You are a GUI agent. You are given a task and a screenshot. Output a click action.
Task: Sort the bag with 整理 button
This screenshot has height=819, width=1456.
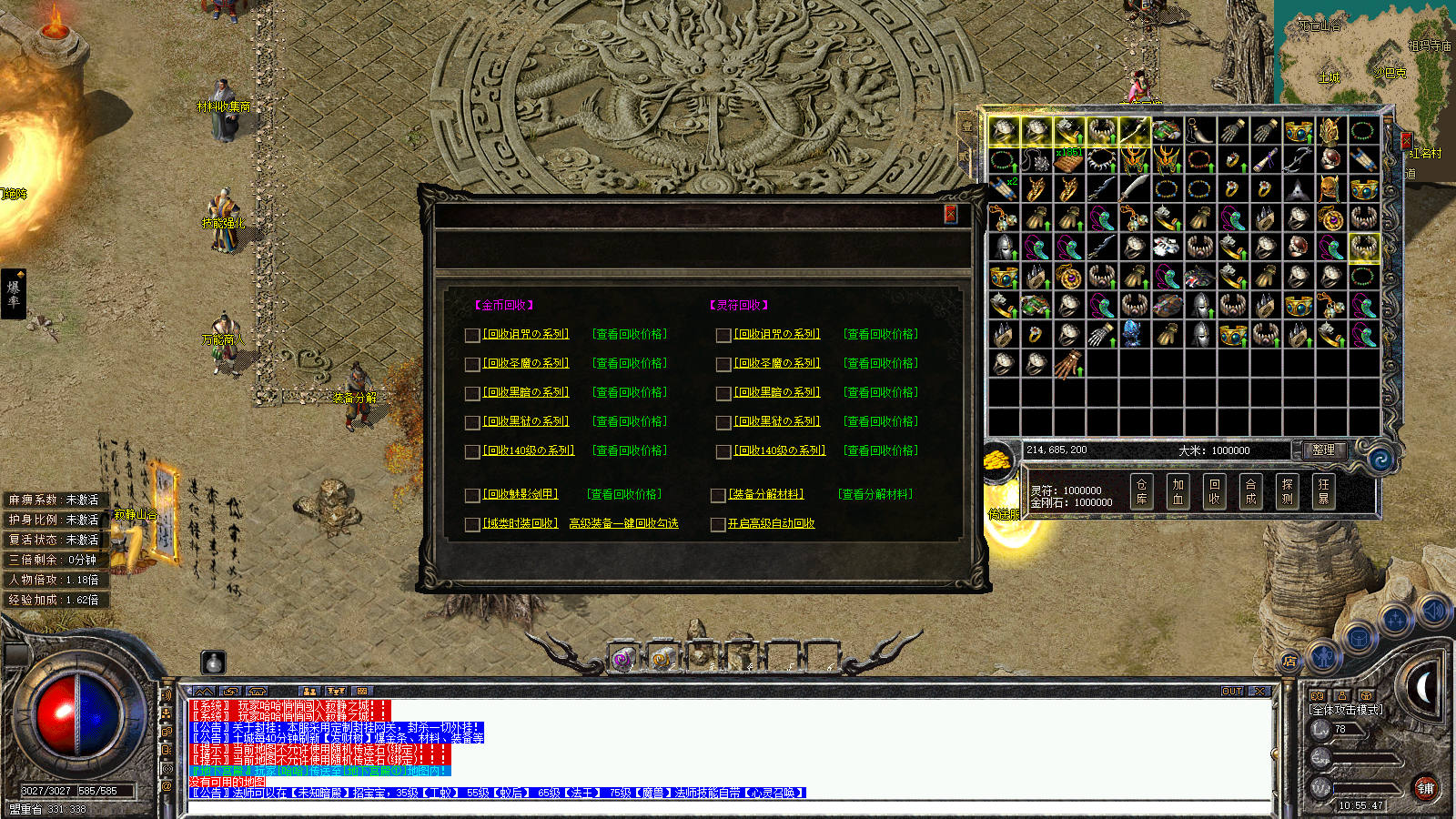click(1323, 450)
